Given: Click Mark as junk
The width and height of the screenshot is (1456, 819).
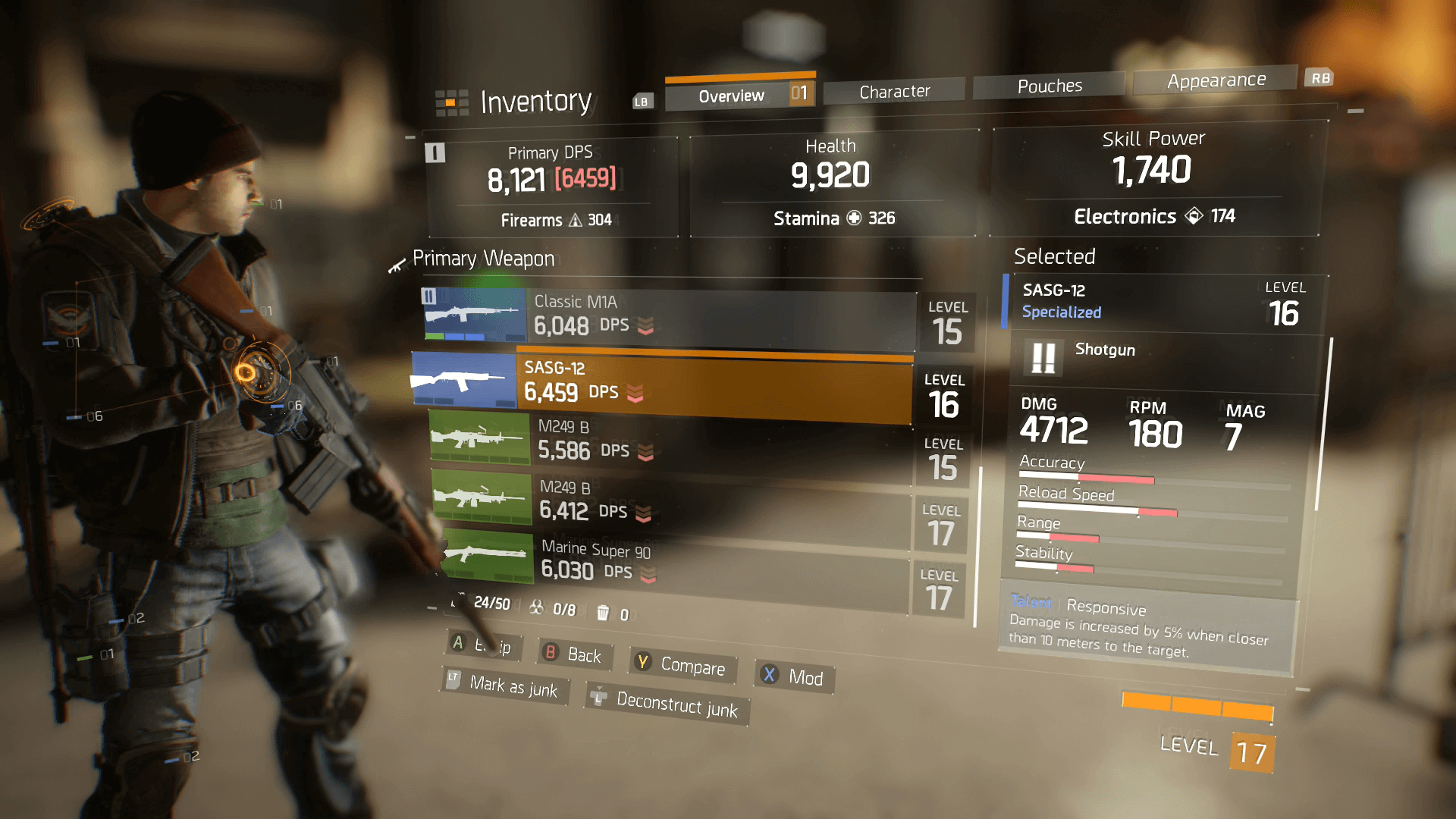Looking at the screenshot, I should point(504,687).
